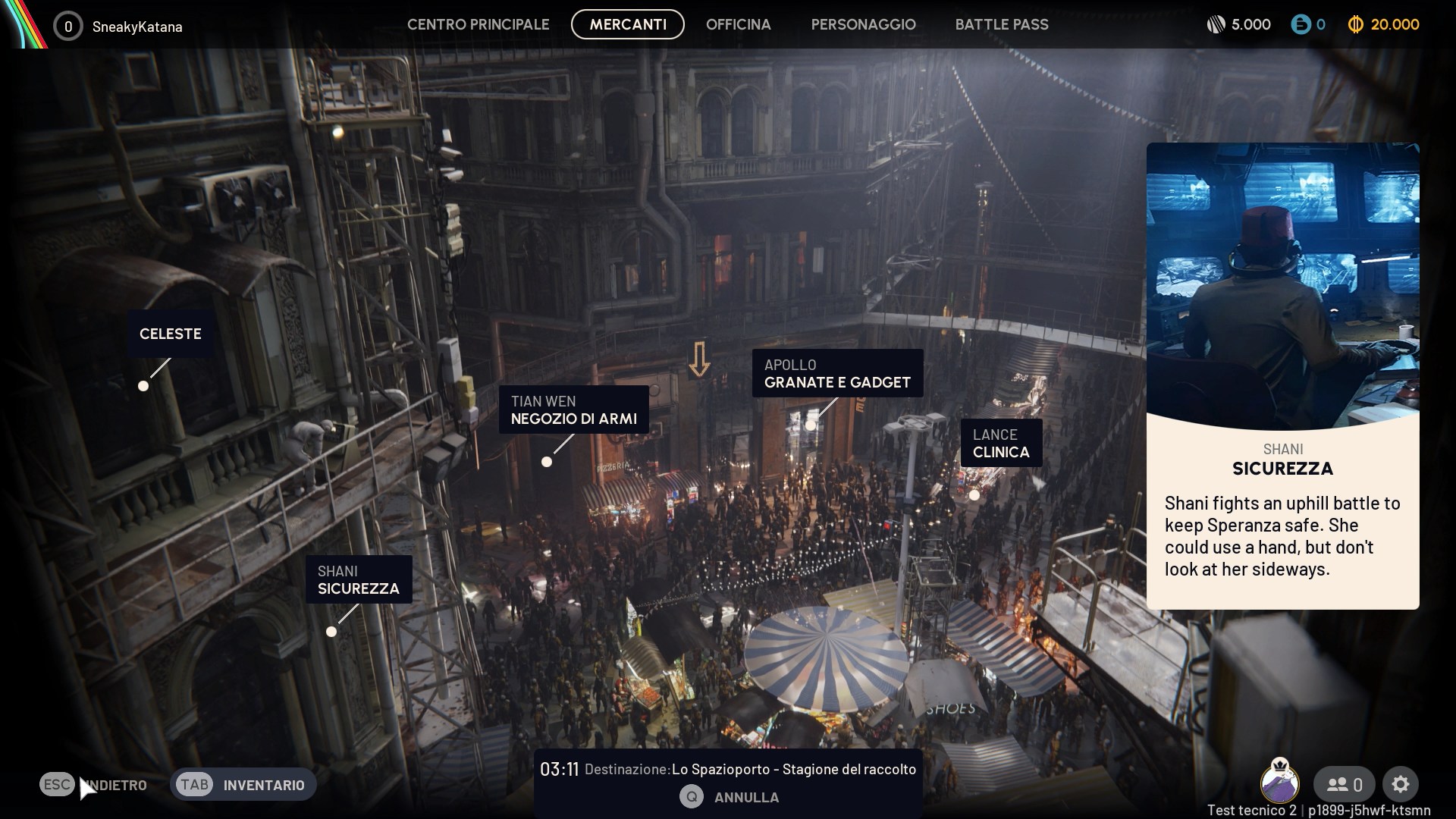Open the Officina tab
This screenshot has height=819, width=1456.
pyautogui.click(x=738, y=24)
